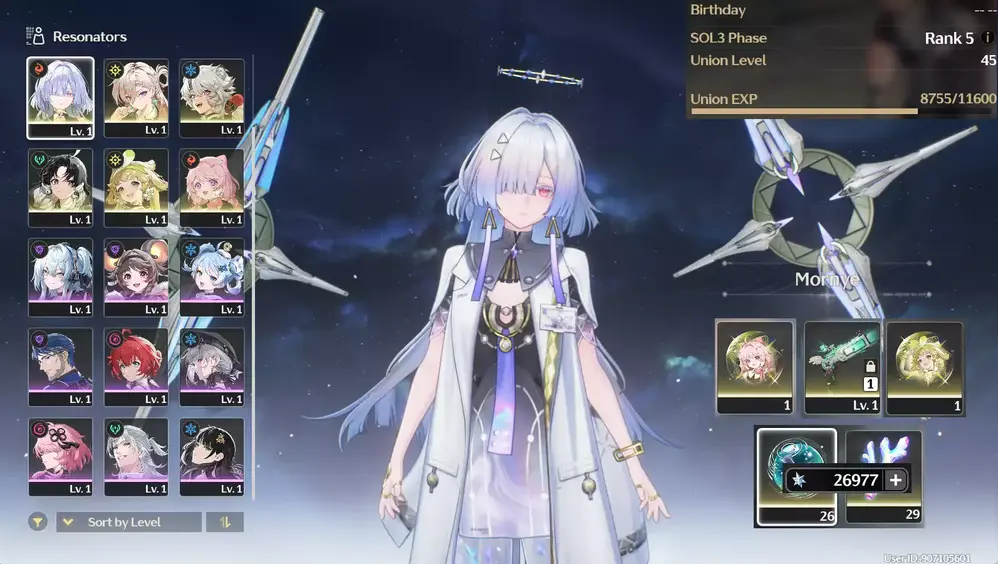998x564 pixels.
Task: Select the black-haired Resonator with headphones
Action: pyautogui.click(x=60, y=186)
